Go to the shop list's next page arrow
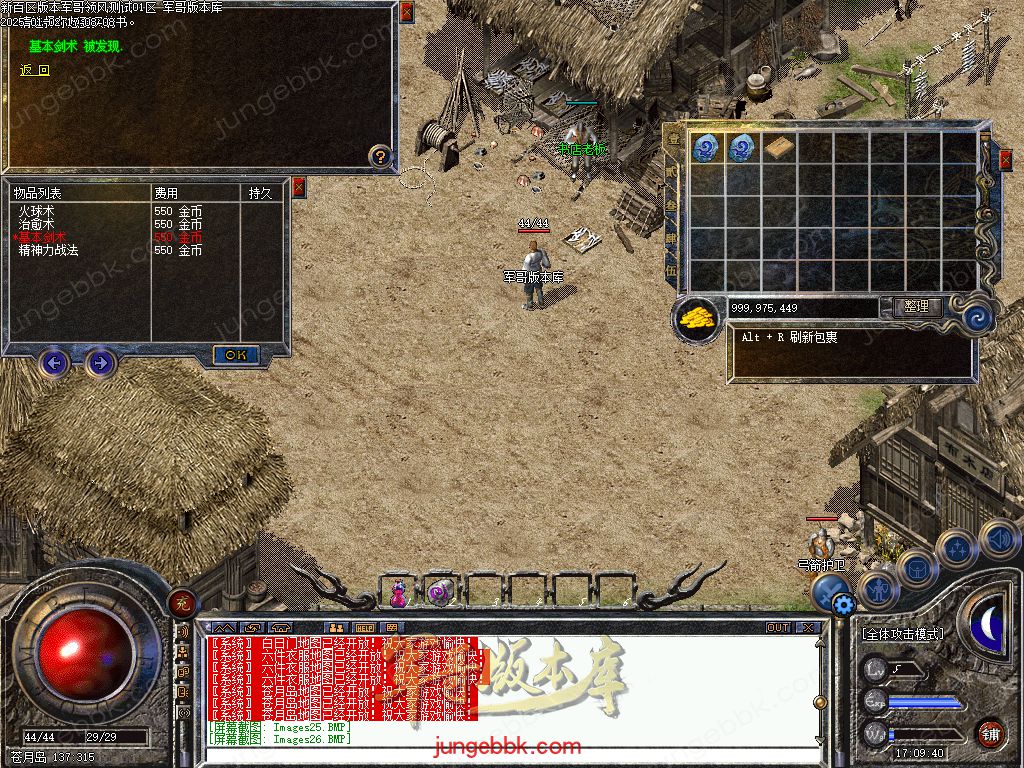Viewport: 1024px width, 768px height. click(100, 362)
